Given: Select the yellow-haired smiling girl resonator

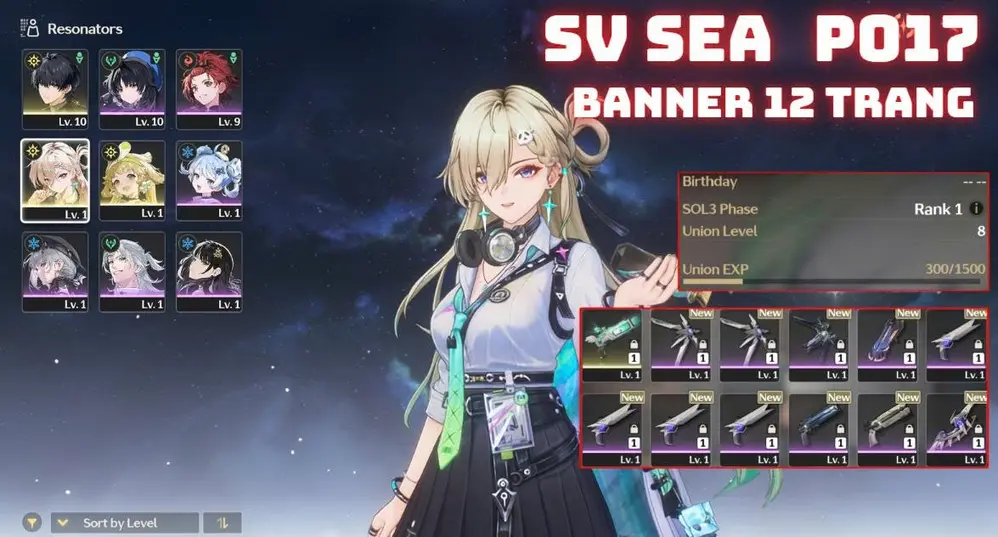Looking at the screenshot, I should tap(132, 180).
